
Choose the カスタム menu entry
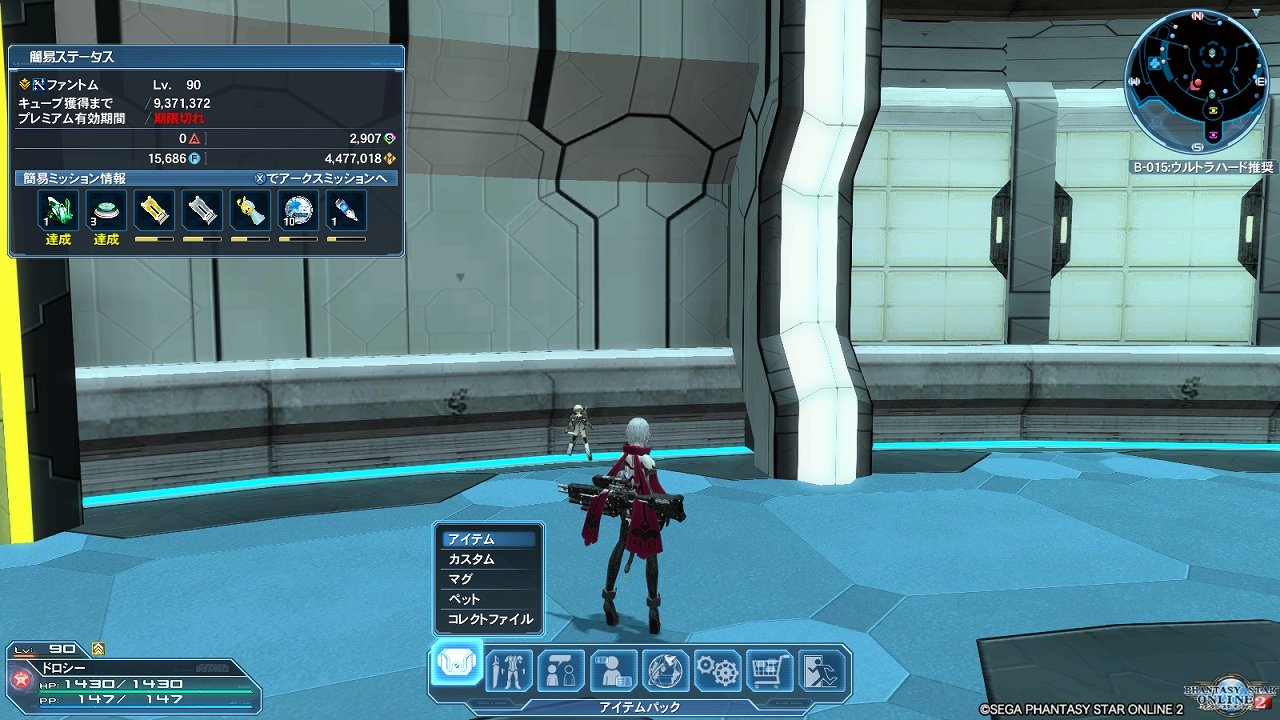(489, 559)
